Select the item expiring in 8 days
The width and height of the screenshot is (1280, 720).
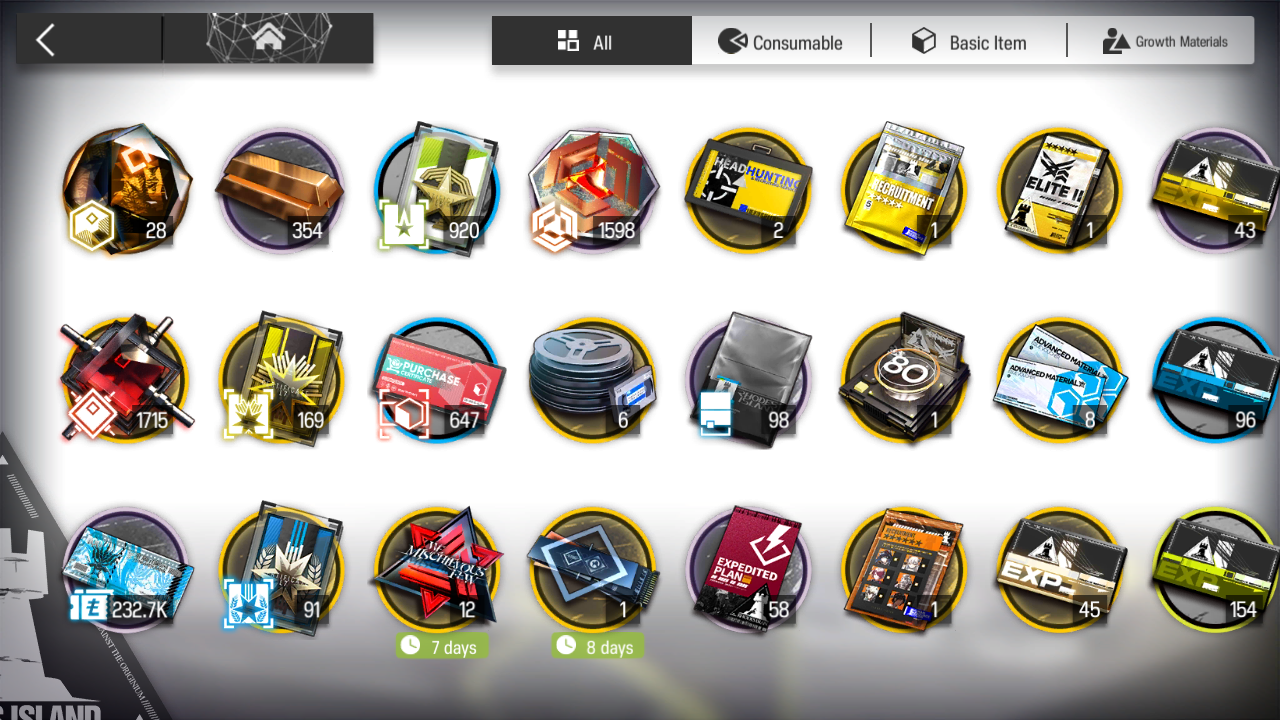click(592, 570)
